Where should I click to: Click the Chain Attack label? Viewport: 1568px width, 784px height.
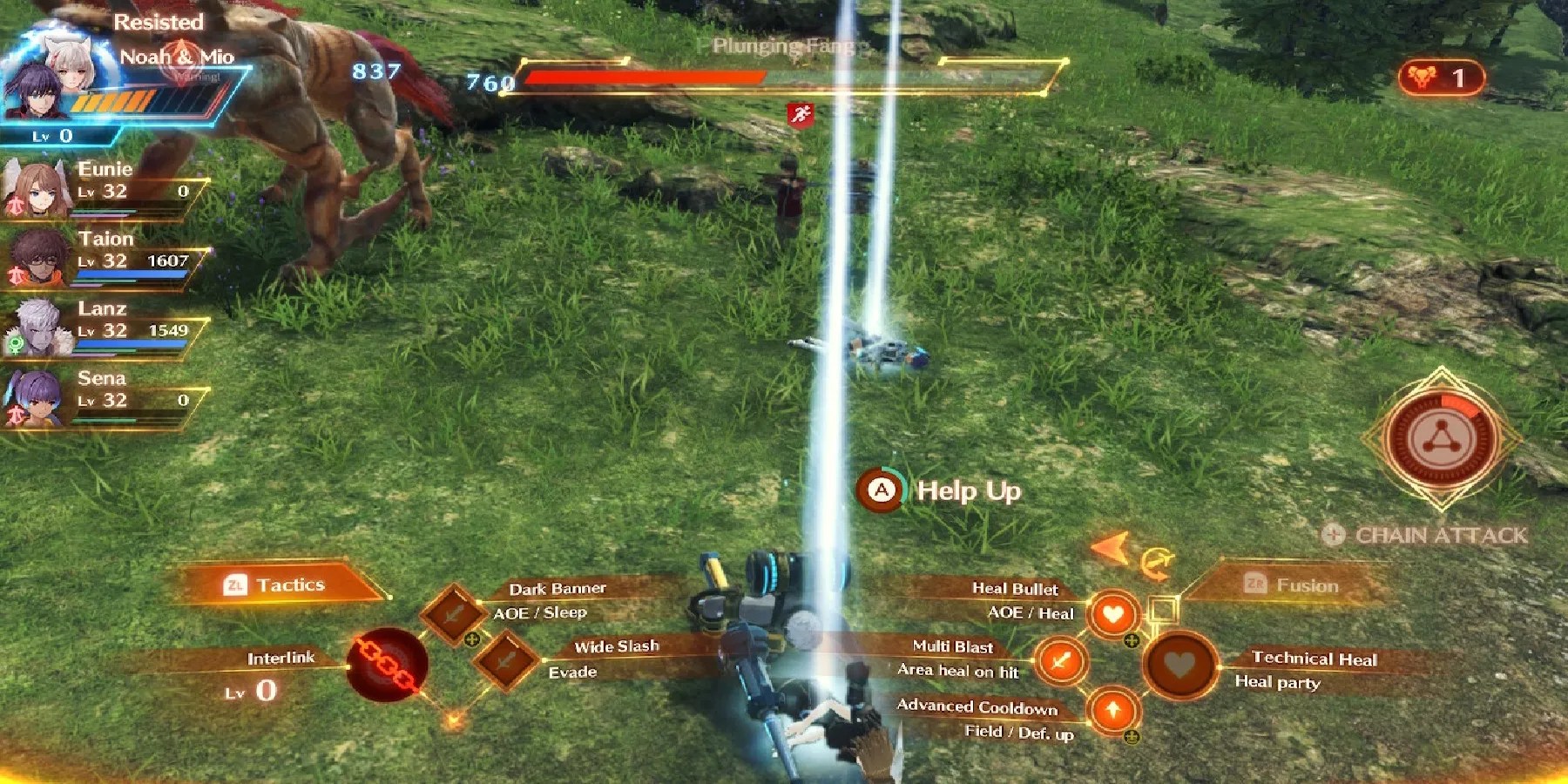1435,536
